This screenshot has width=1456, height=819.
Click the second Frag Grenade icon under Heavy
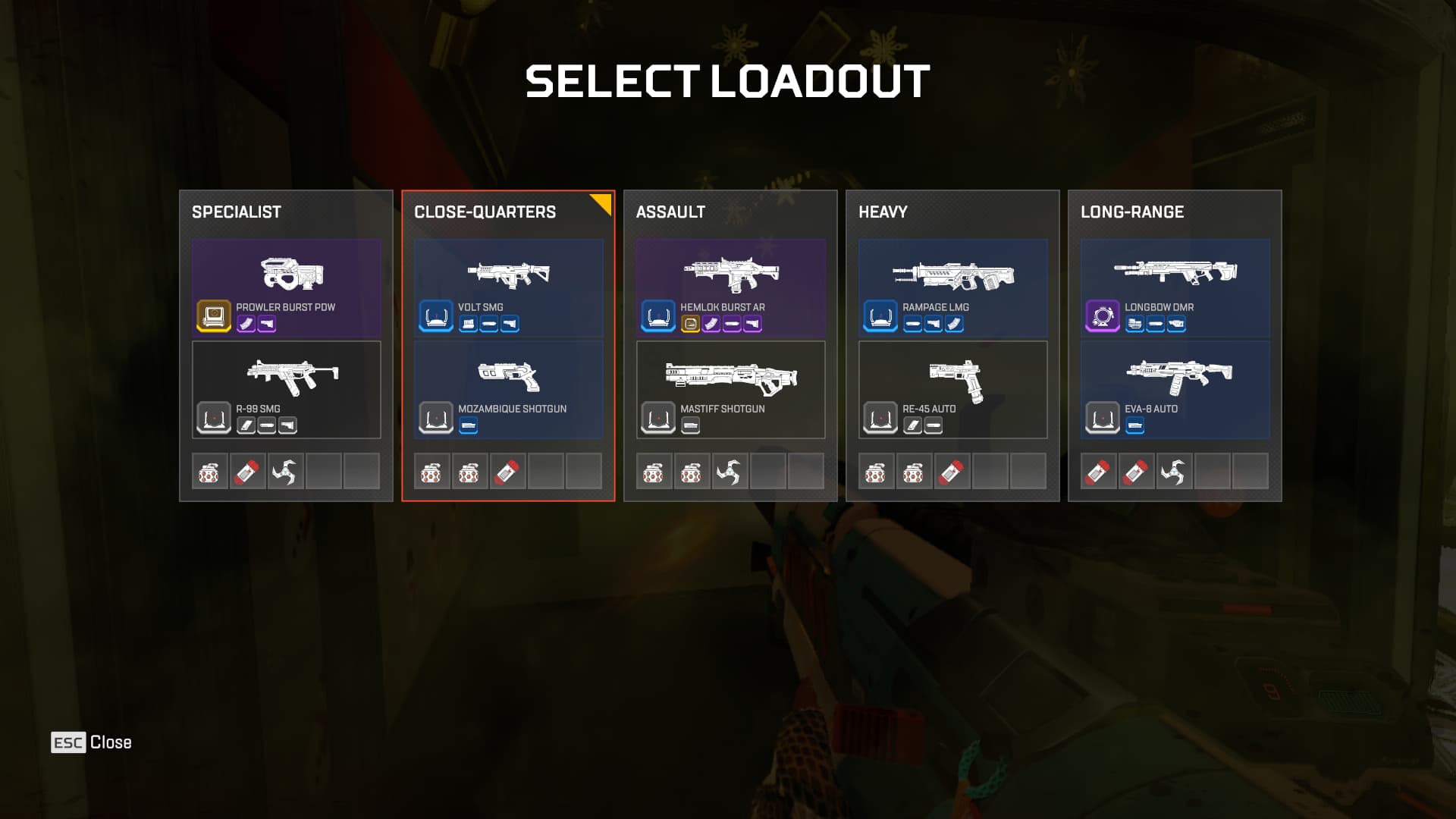[915, 472]
